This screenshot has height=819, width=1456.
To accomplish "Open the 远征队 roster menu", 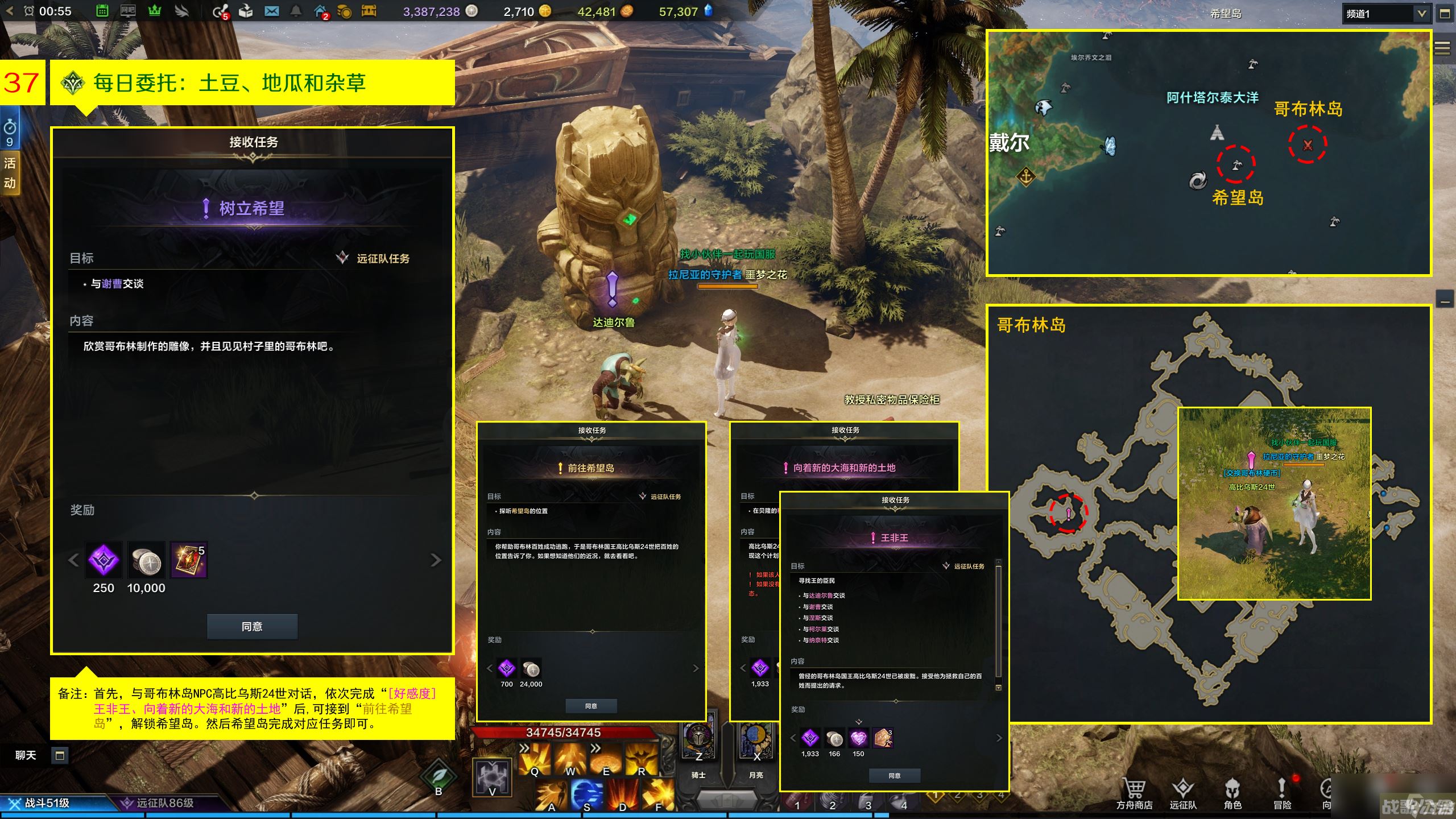I will coord(1183,793).
